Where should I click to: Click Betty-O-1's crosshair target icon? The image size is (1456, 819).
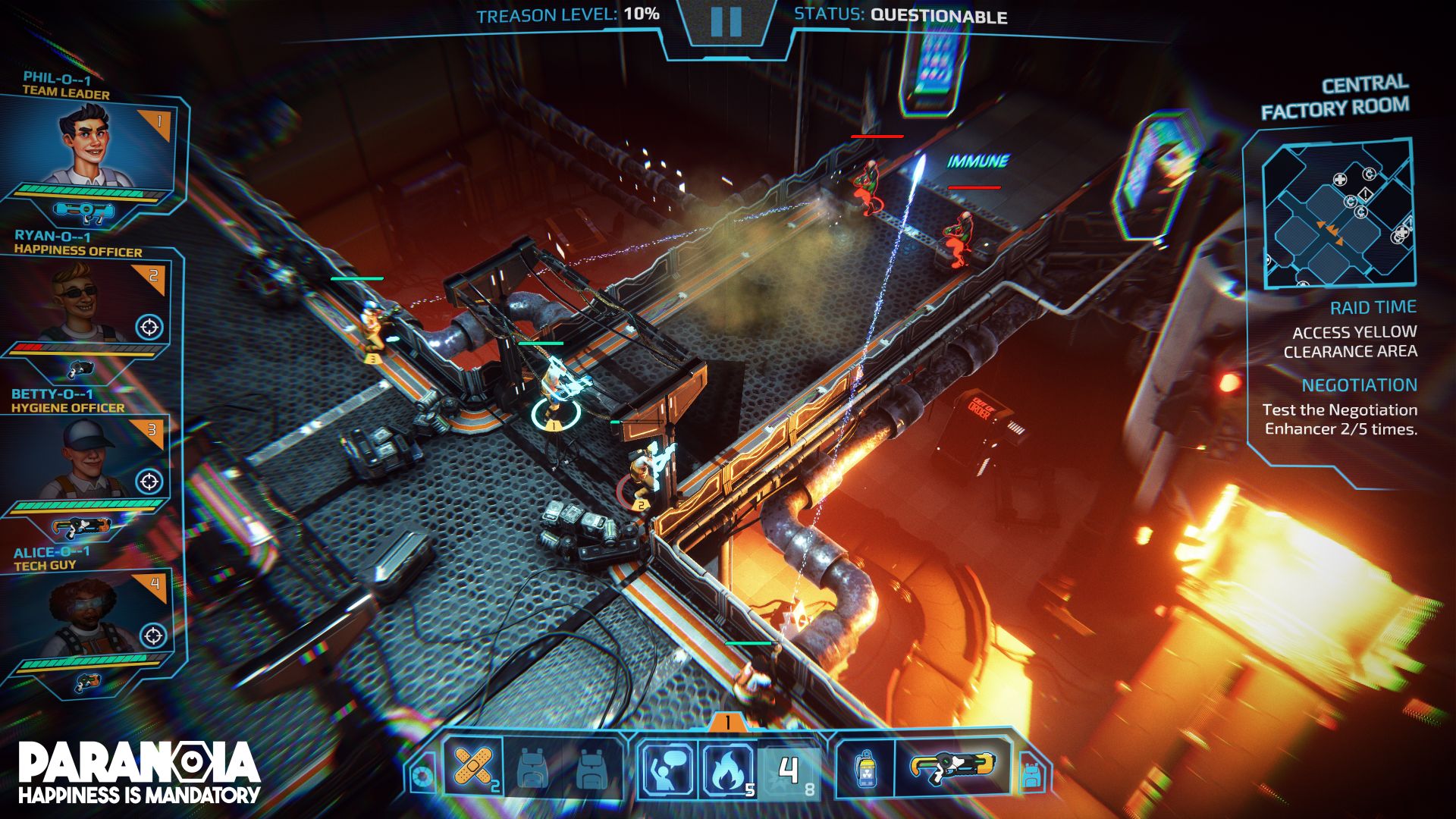click(x=149, y=481)
